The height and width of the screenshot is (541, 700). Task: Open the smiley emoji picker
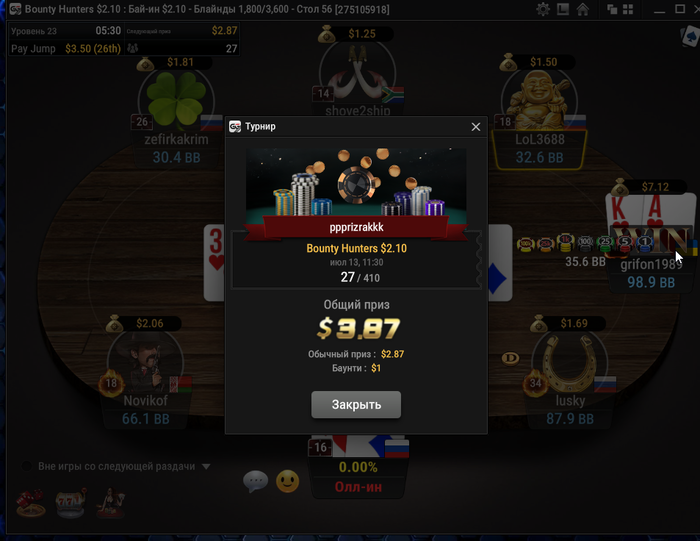(x=288, y=482)
